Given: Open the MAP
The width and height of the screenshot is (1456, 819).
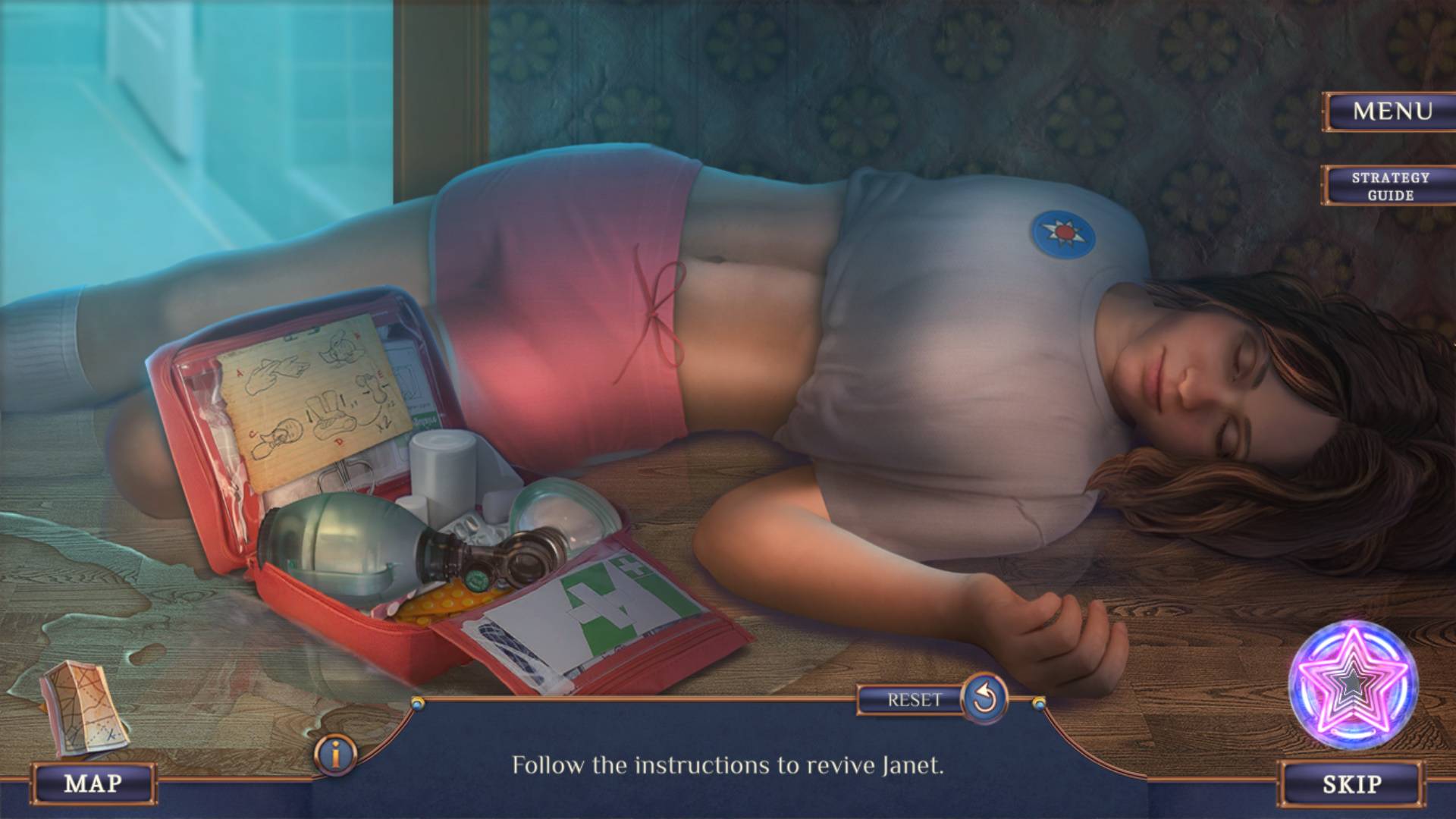Looking at the screenshot, I should point(93,783).
